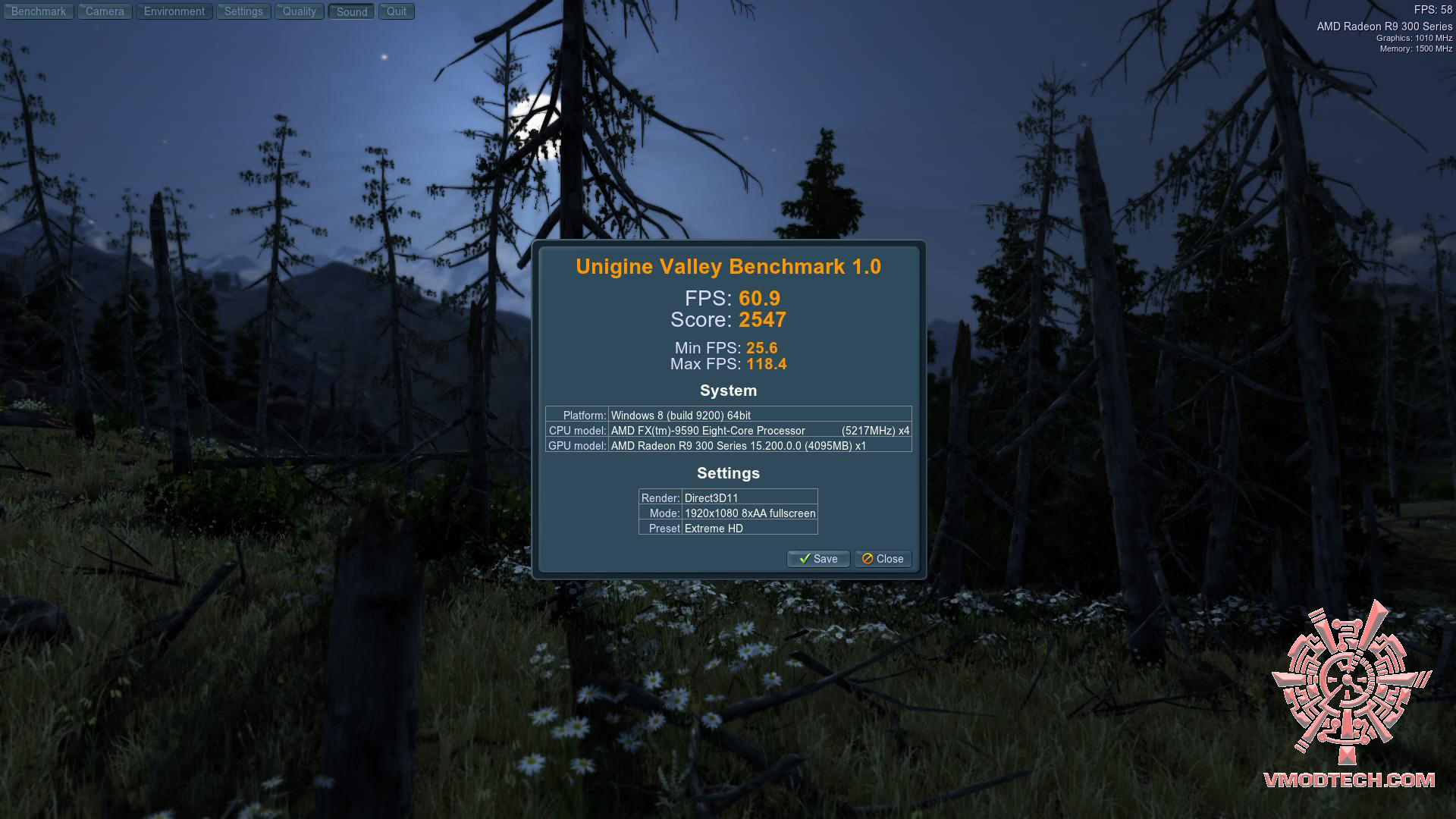Open the Environment options
This screenshot has width=1456, height=819.
[x=174, y=11]
